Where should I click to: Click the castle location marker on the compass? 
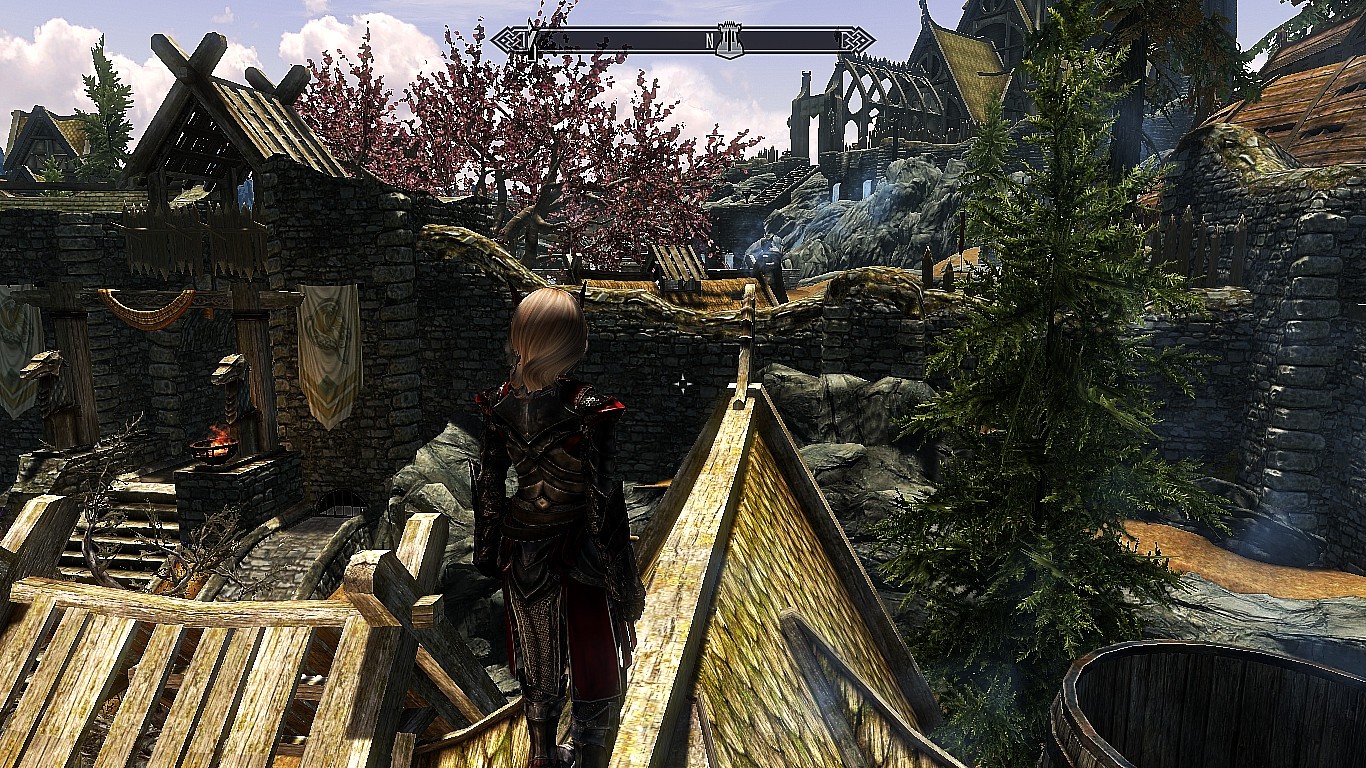coord(730,42)
